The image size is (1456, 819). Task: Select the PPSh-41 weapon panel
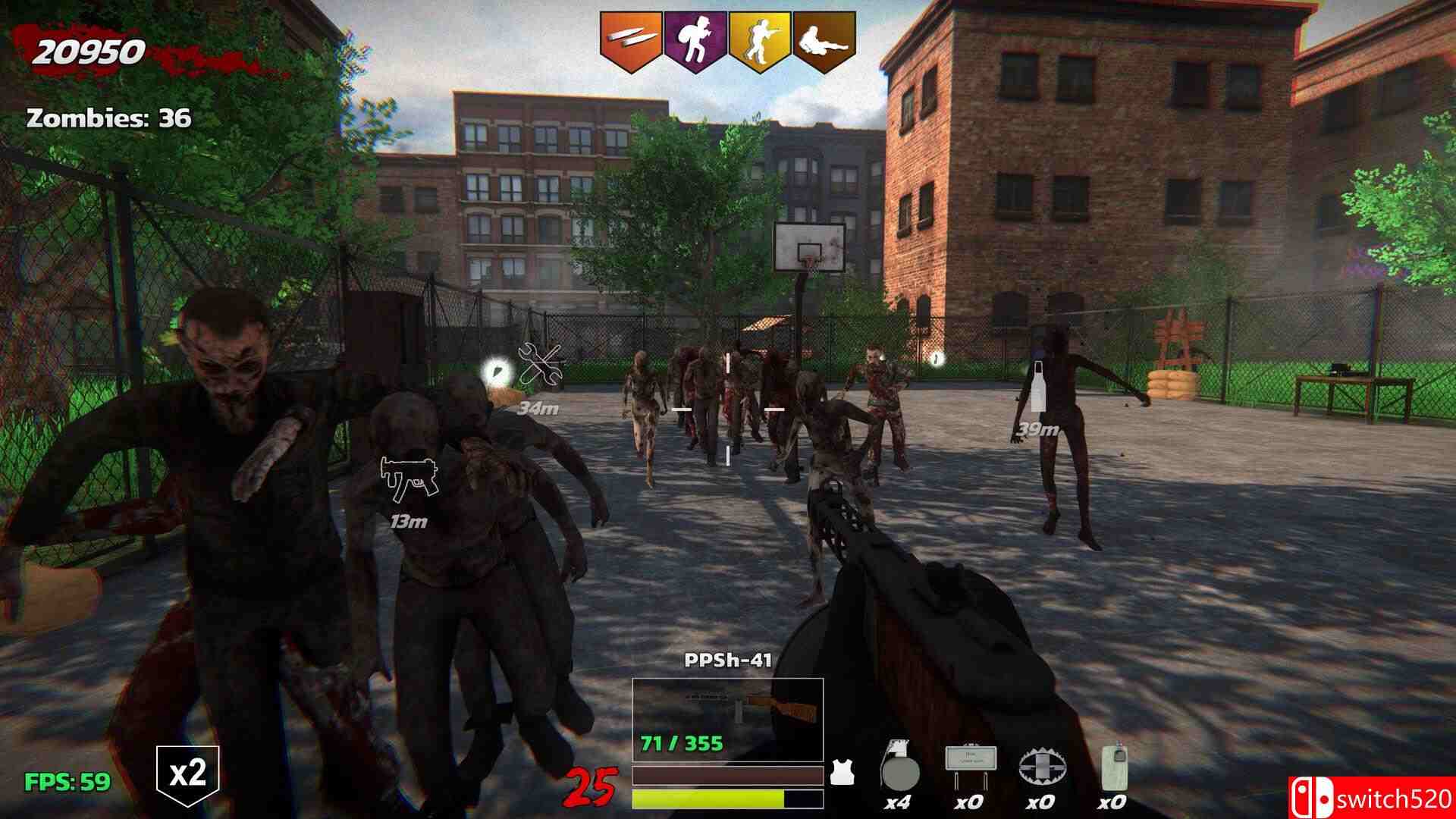727,720
